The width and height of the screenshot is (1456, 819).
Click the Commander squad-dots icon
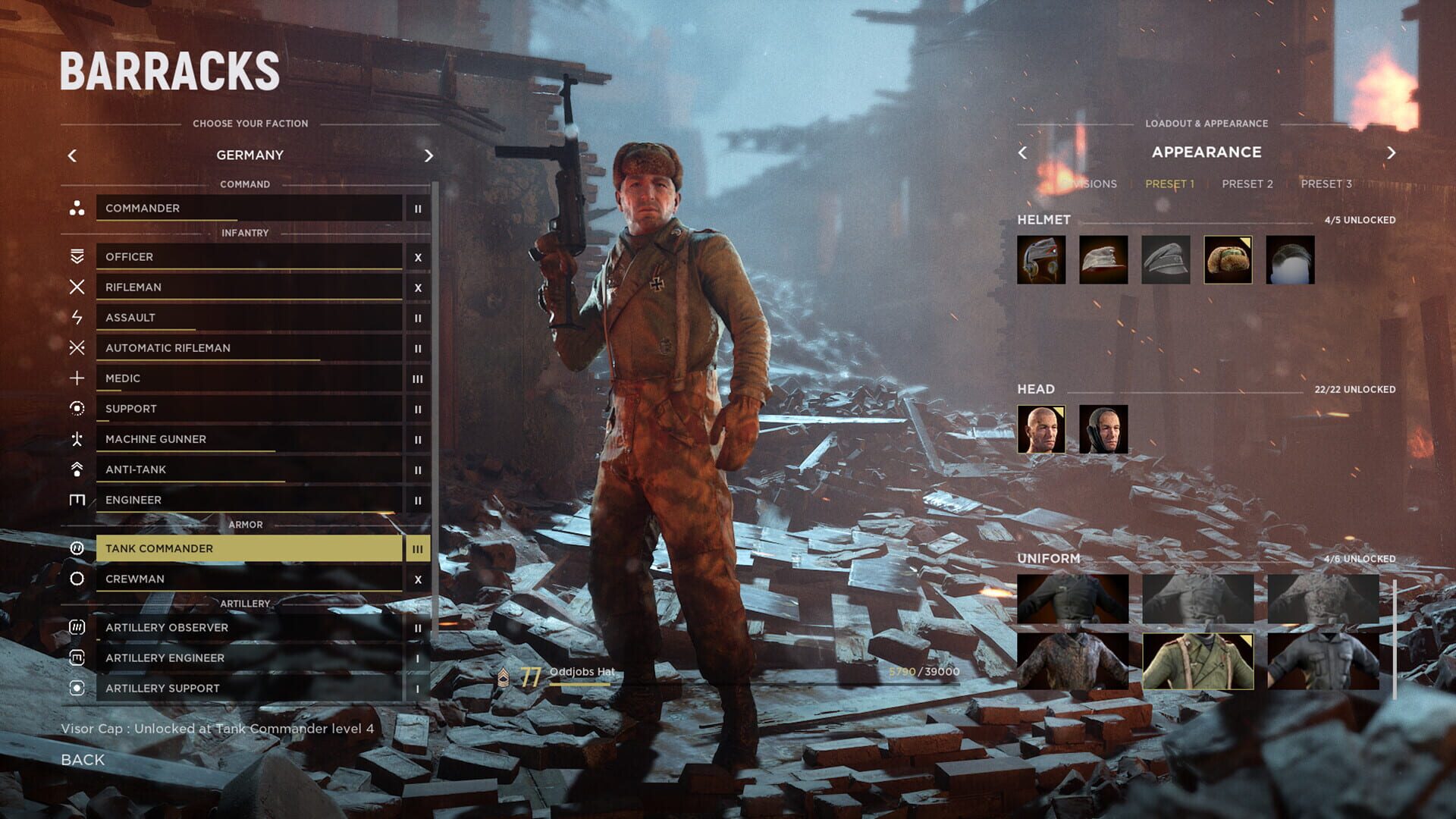coord(76,208)
